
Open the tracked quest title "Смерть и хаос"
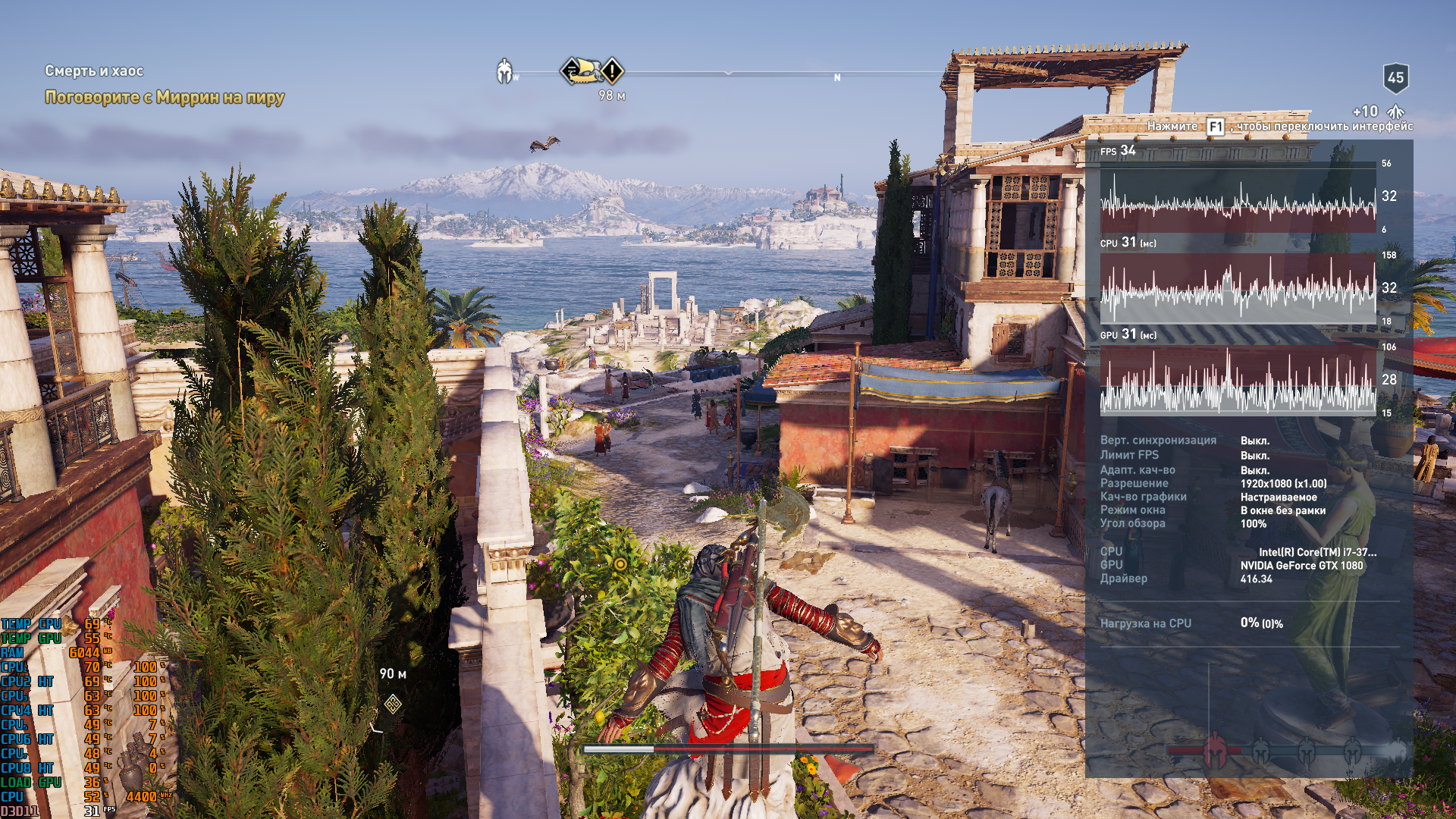pos(94,71)
